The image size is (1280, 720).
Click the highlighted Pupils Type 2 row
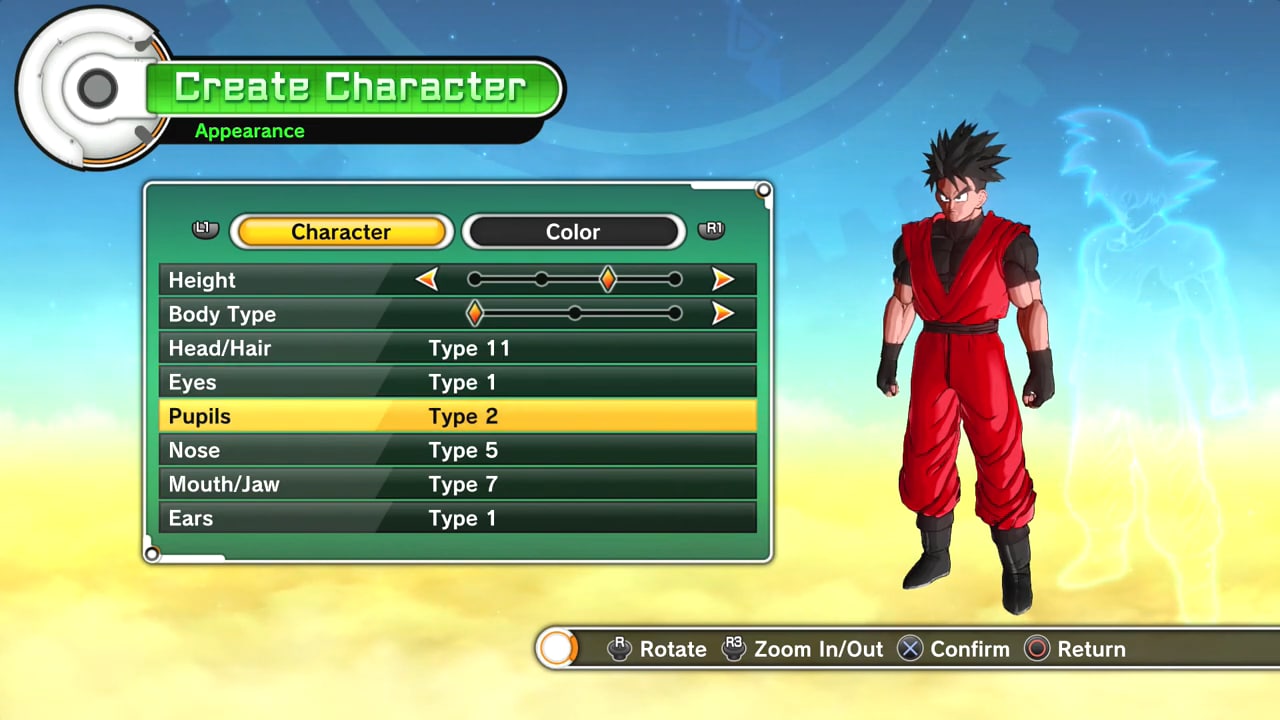[x=457, y=416]
